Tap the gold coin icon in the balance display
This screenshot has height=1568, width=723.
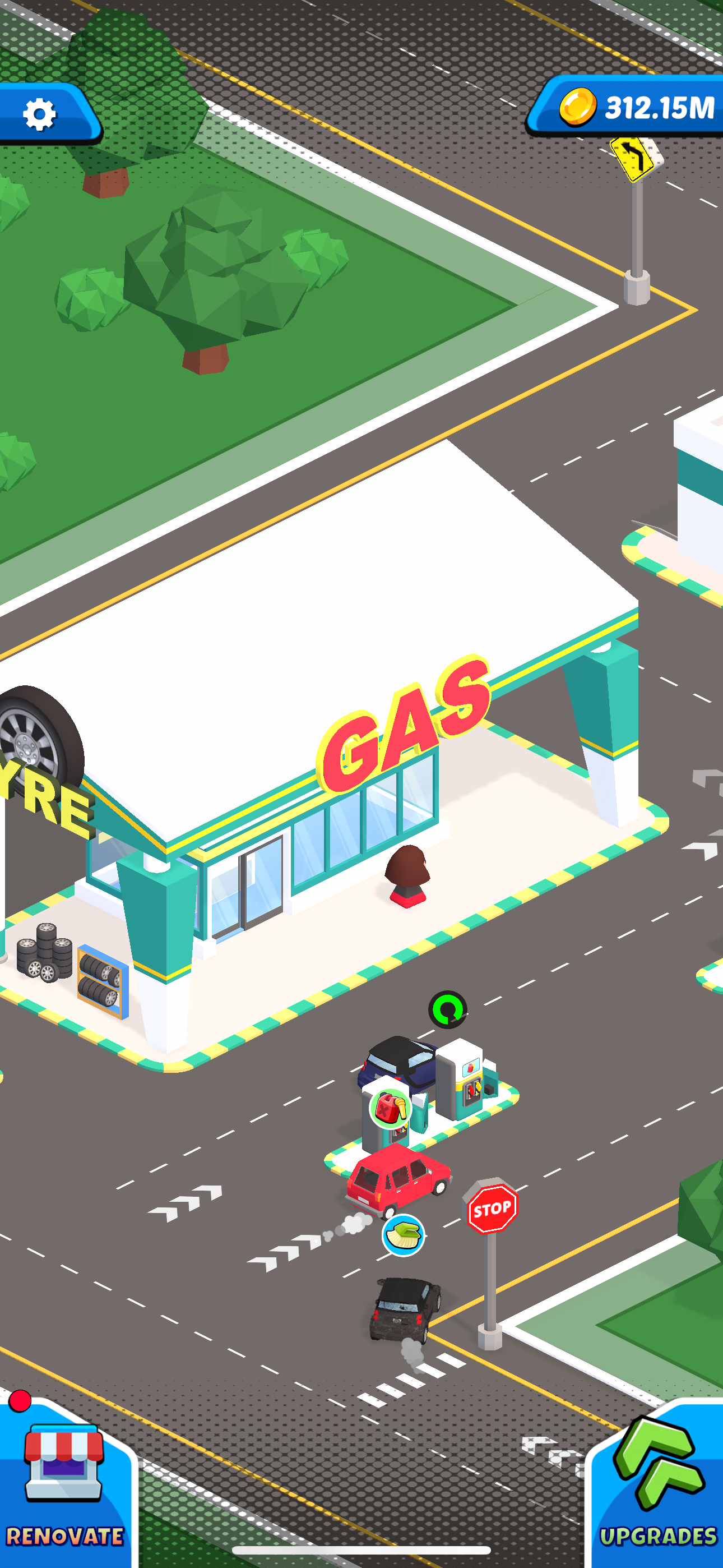point(578,105)
